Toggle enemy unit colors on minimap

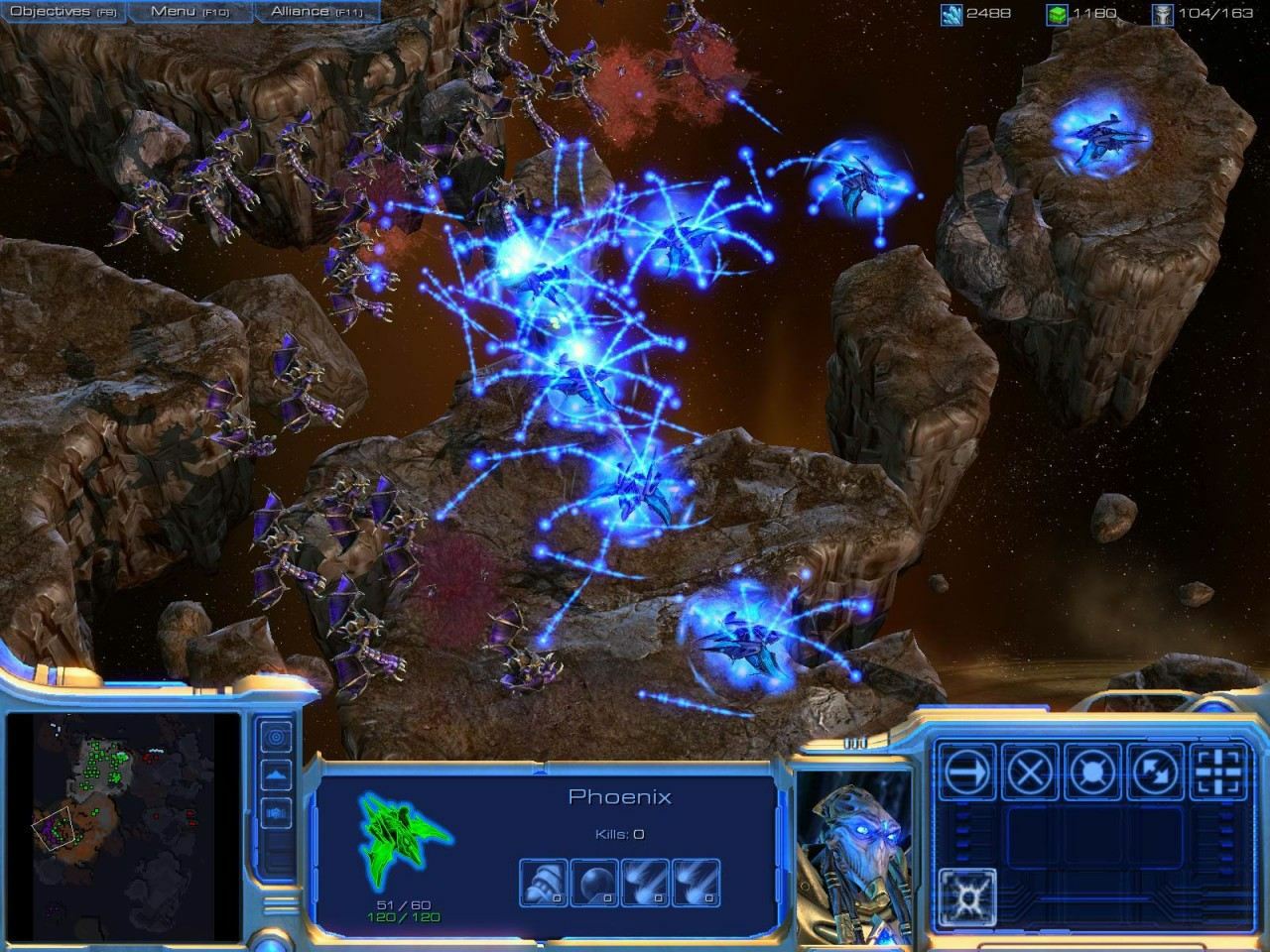(x=275, y=812)
